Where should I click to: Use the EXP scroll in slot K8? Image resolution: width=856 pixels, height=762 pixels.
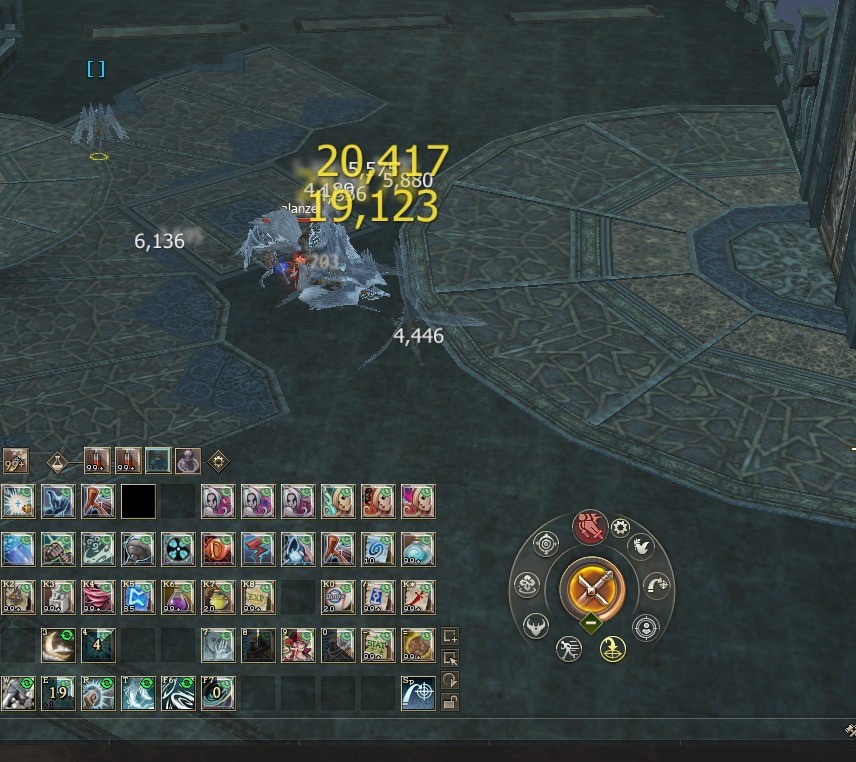pos(257,597)
